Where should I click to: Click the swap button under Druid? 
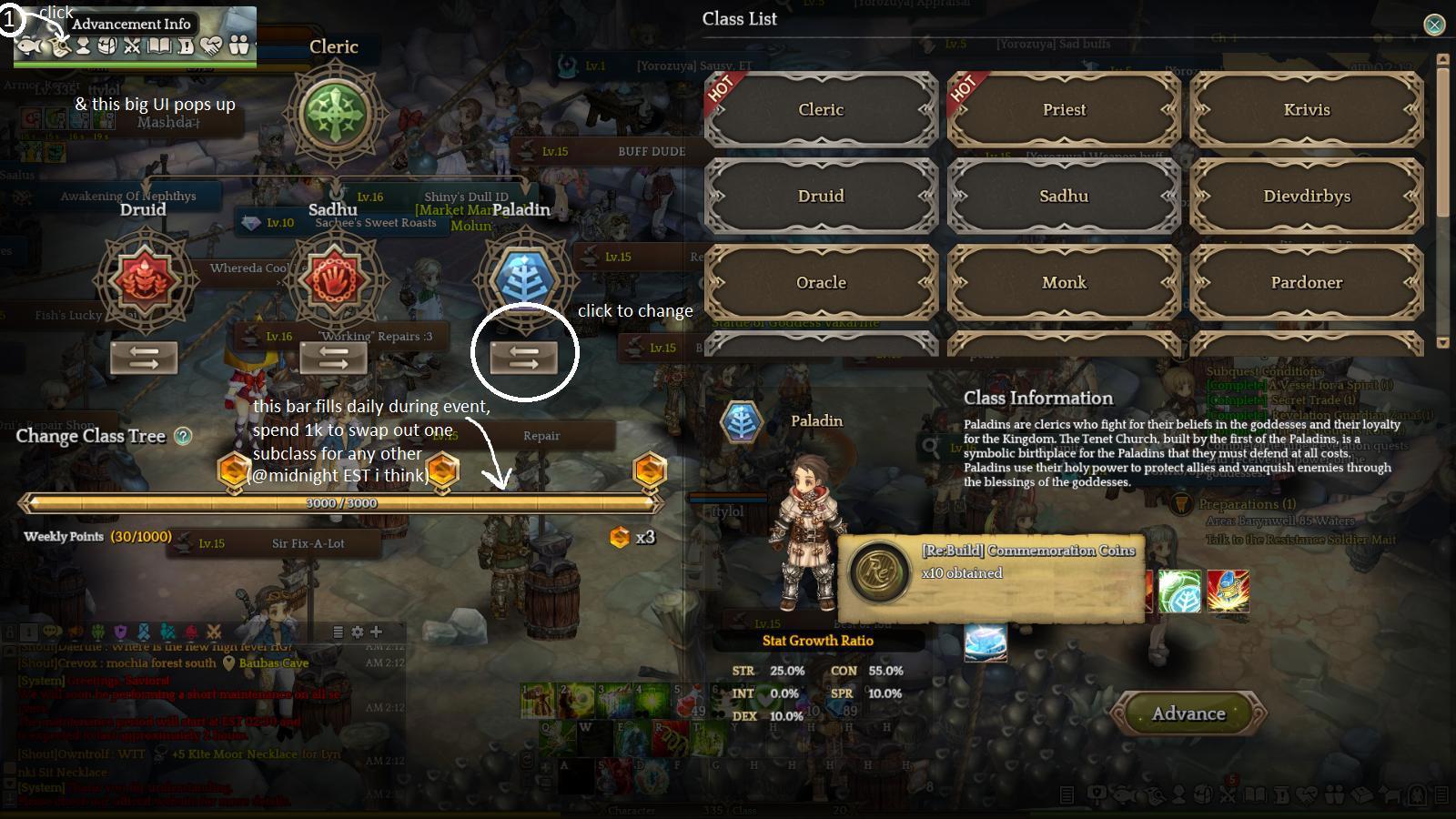pos(144,359)
